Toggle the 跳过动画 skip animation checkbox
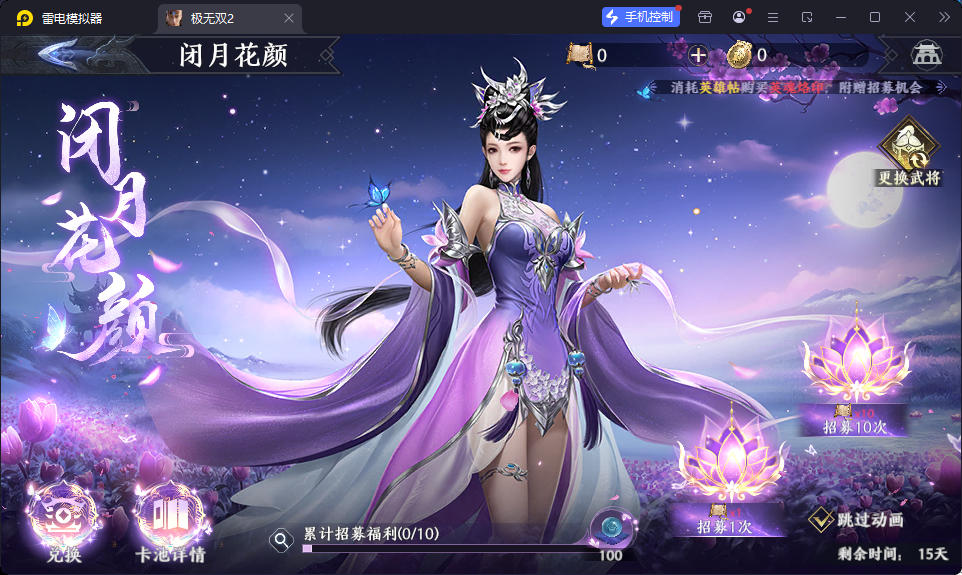Viewport: 962px width, 575px height. tap(822, 520)
